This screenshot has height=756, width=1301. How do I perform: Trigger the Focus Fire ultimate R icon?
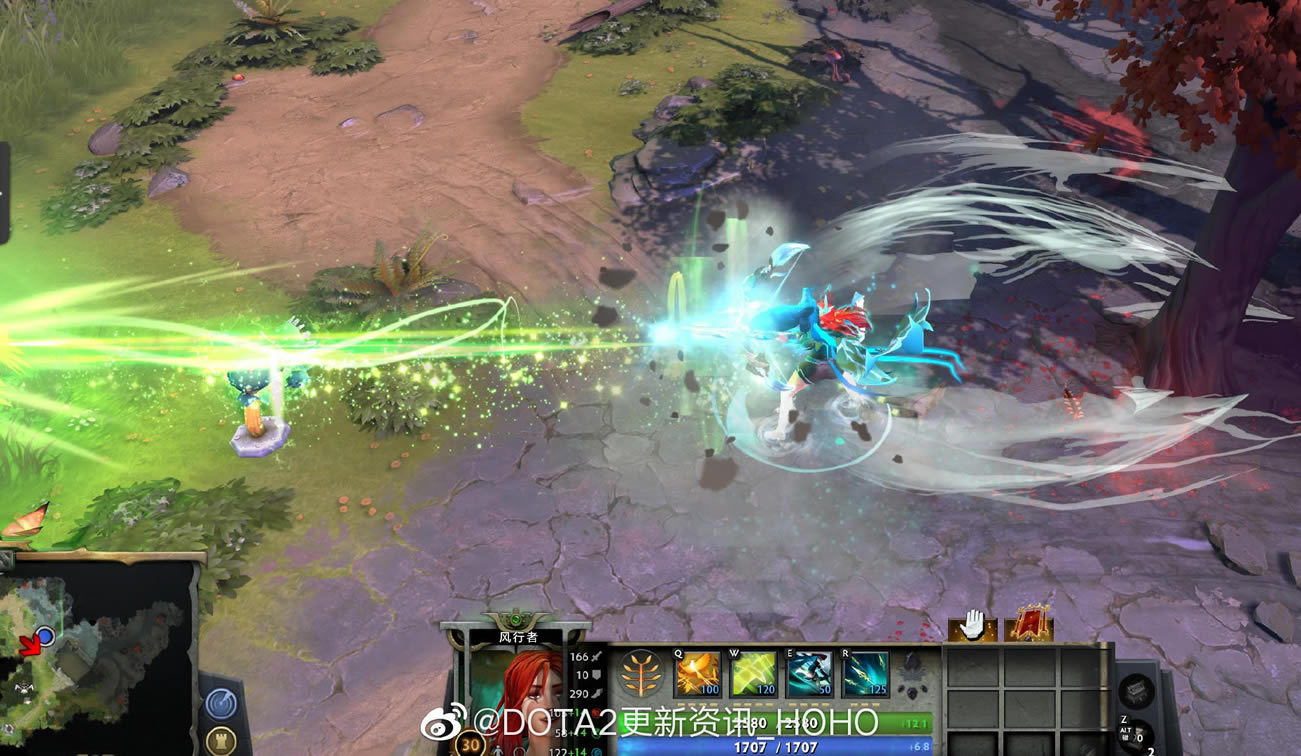(x=864, y=674)
